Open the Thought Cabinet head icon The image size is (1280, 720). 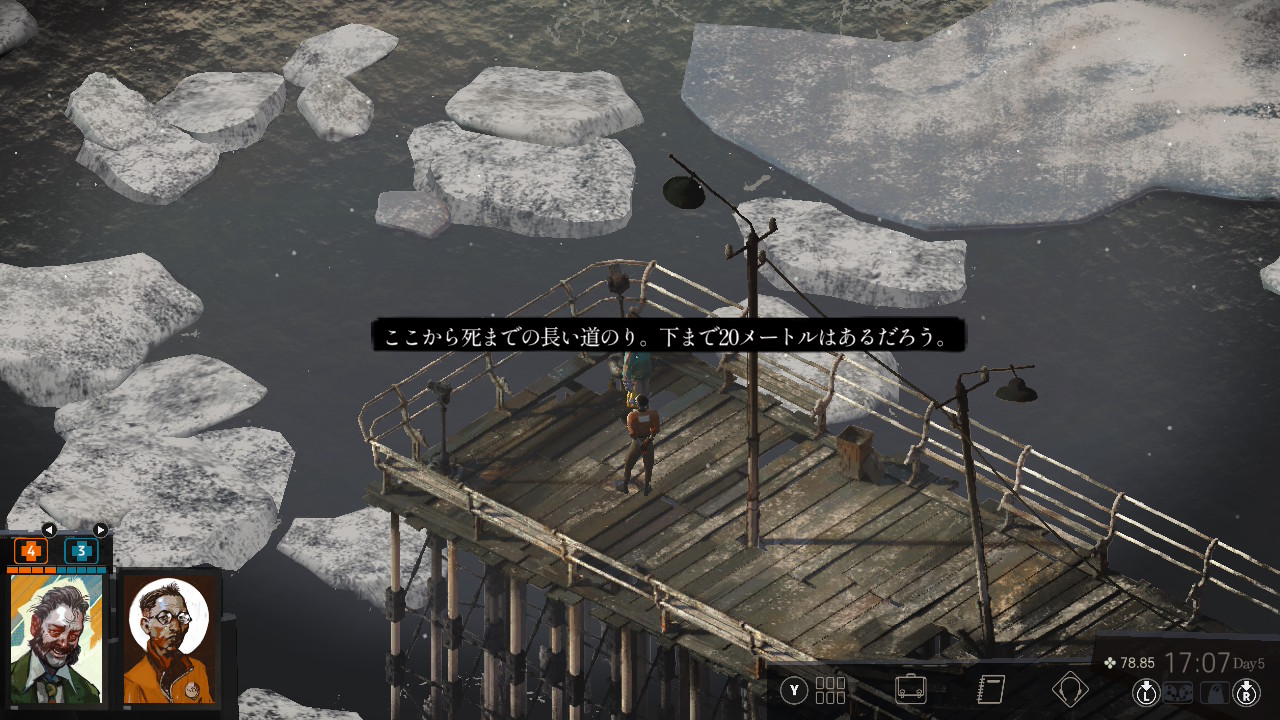[x=1069, y=690]
